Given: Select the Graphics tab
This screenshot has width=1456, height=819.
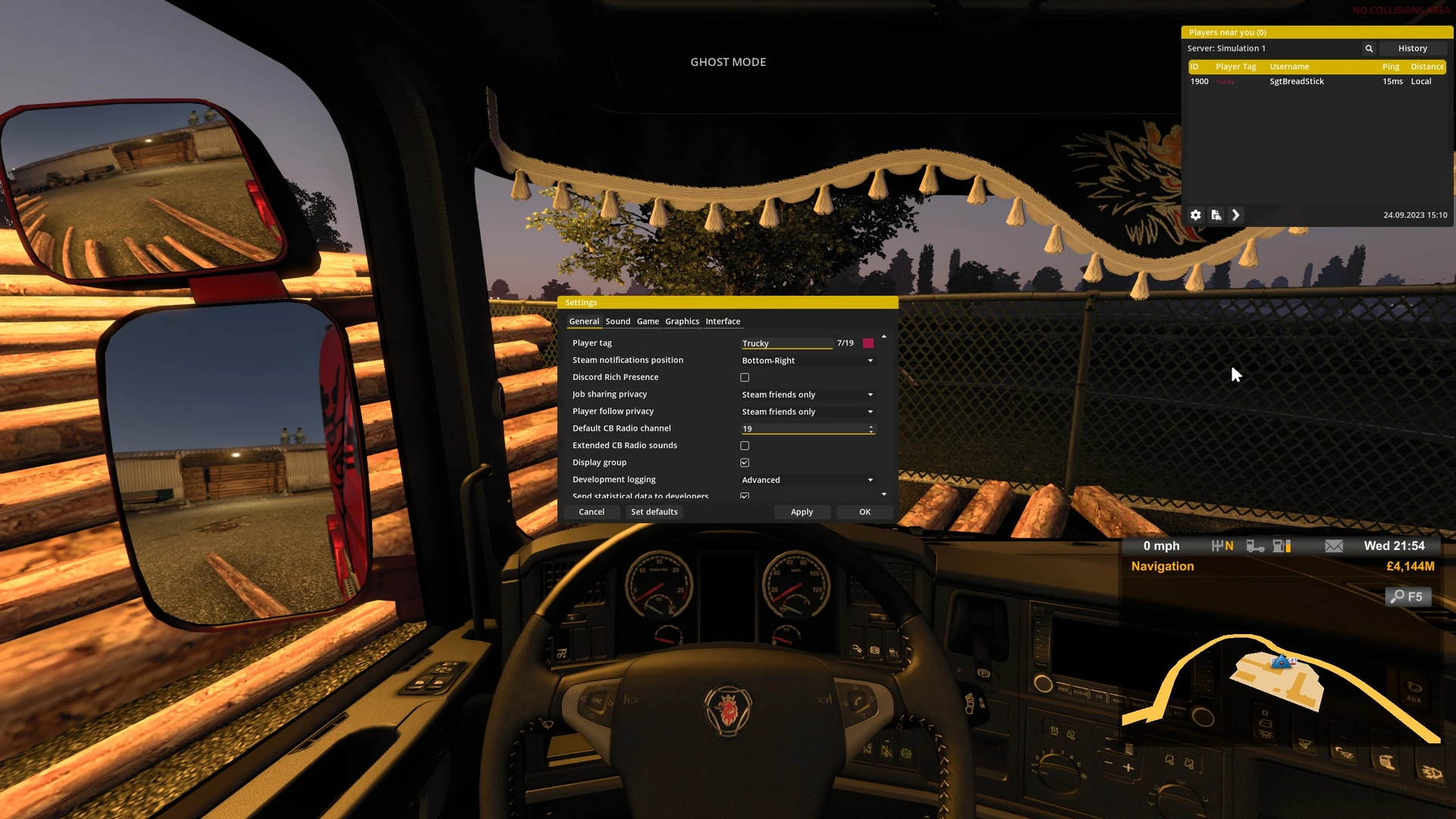Looking at the screenshot, I should (682, 322).
